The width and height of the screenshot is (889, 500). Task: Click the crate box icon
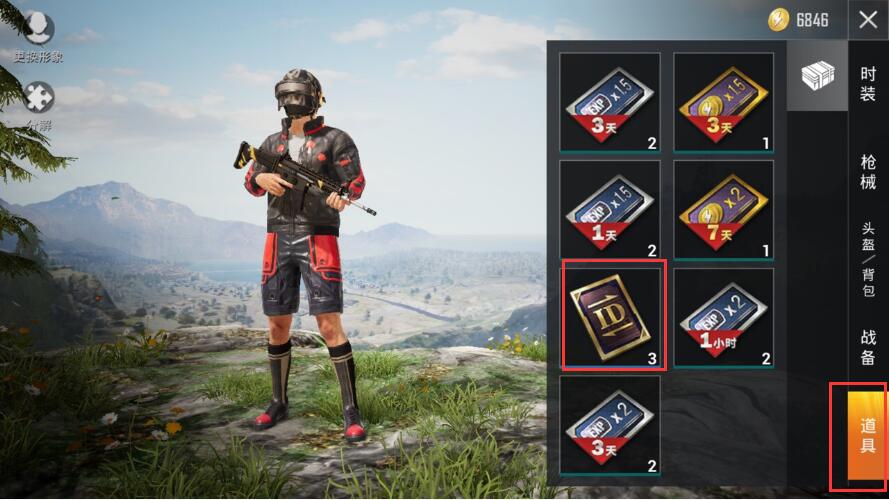(817, 76)
